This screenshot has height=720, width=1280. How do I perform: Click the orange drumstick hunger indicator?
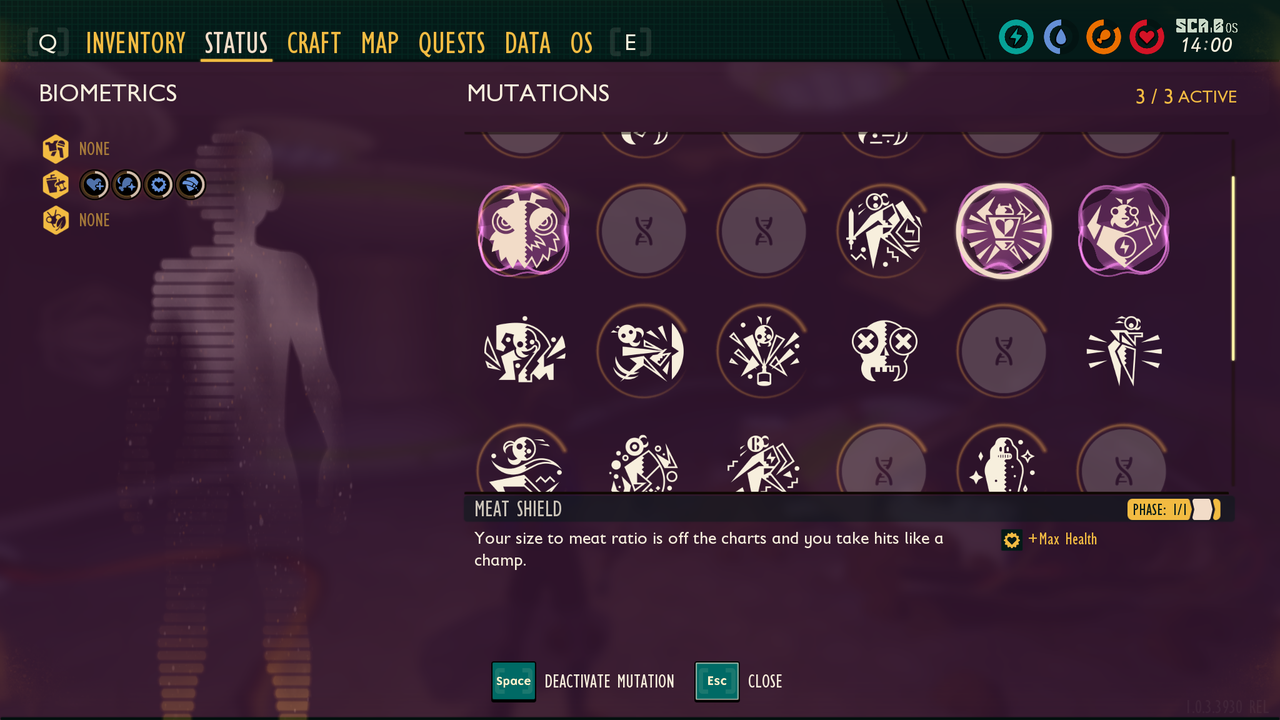tap(1103, 37)
